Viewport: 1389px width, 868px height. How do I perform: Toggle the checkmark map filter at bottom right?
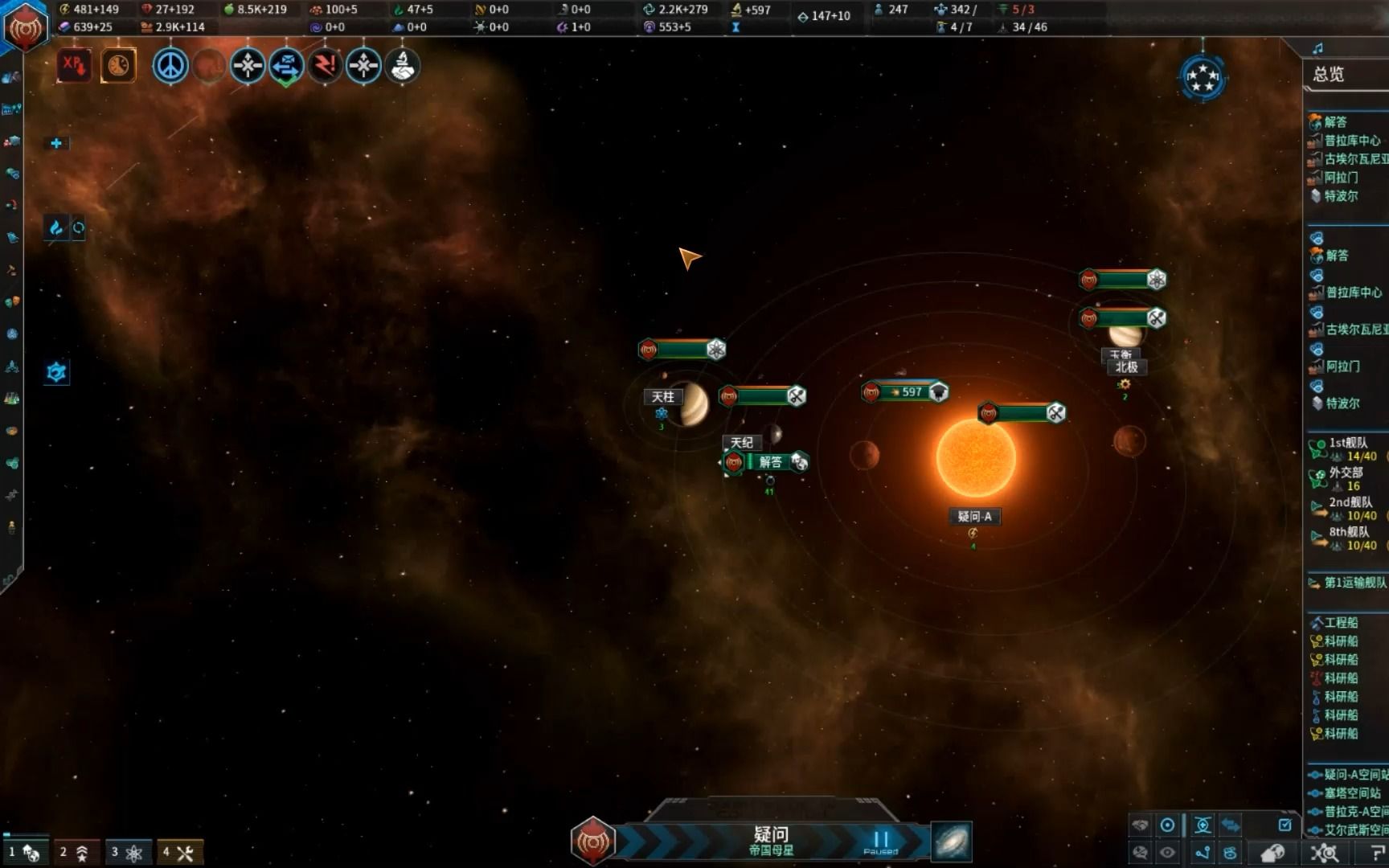pos(1284,825)
